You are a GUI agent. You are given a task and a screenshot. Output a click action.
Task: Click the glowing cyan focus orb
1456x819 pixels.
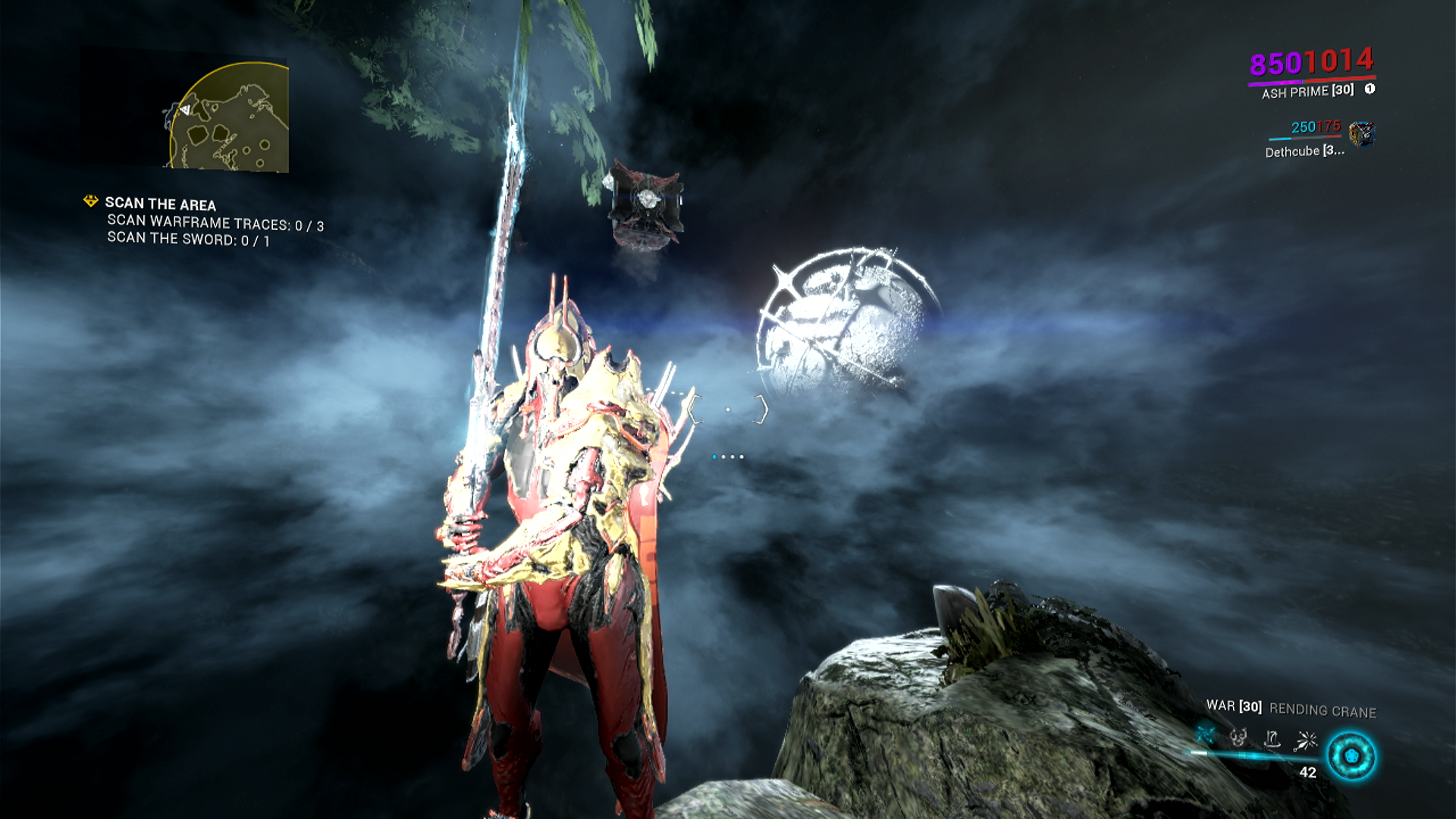[1351, 756]
